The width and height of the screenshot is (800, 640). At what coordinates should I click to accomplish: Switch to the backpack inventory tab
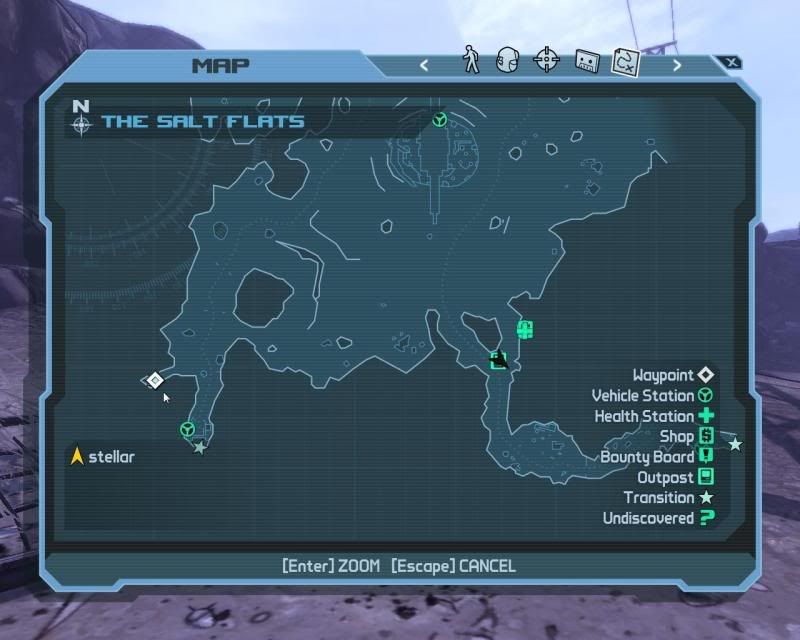(508, 61)
